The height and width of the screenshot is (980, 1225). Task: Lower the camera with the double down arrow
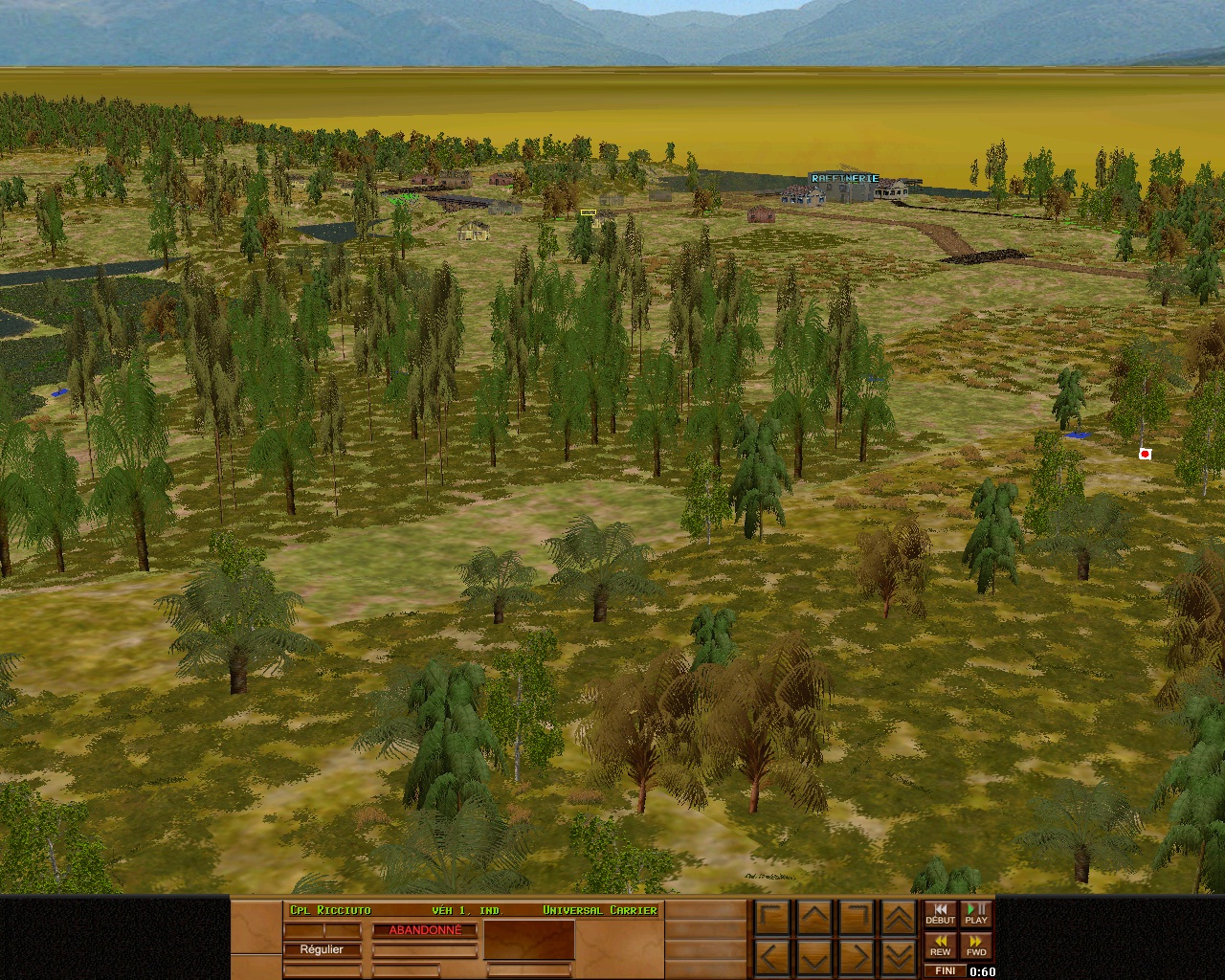pyautogui.click(x=898, y=956)
